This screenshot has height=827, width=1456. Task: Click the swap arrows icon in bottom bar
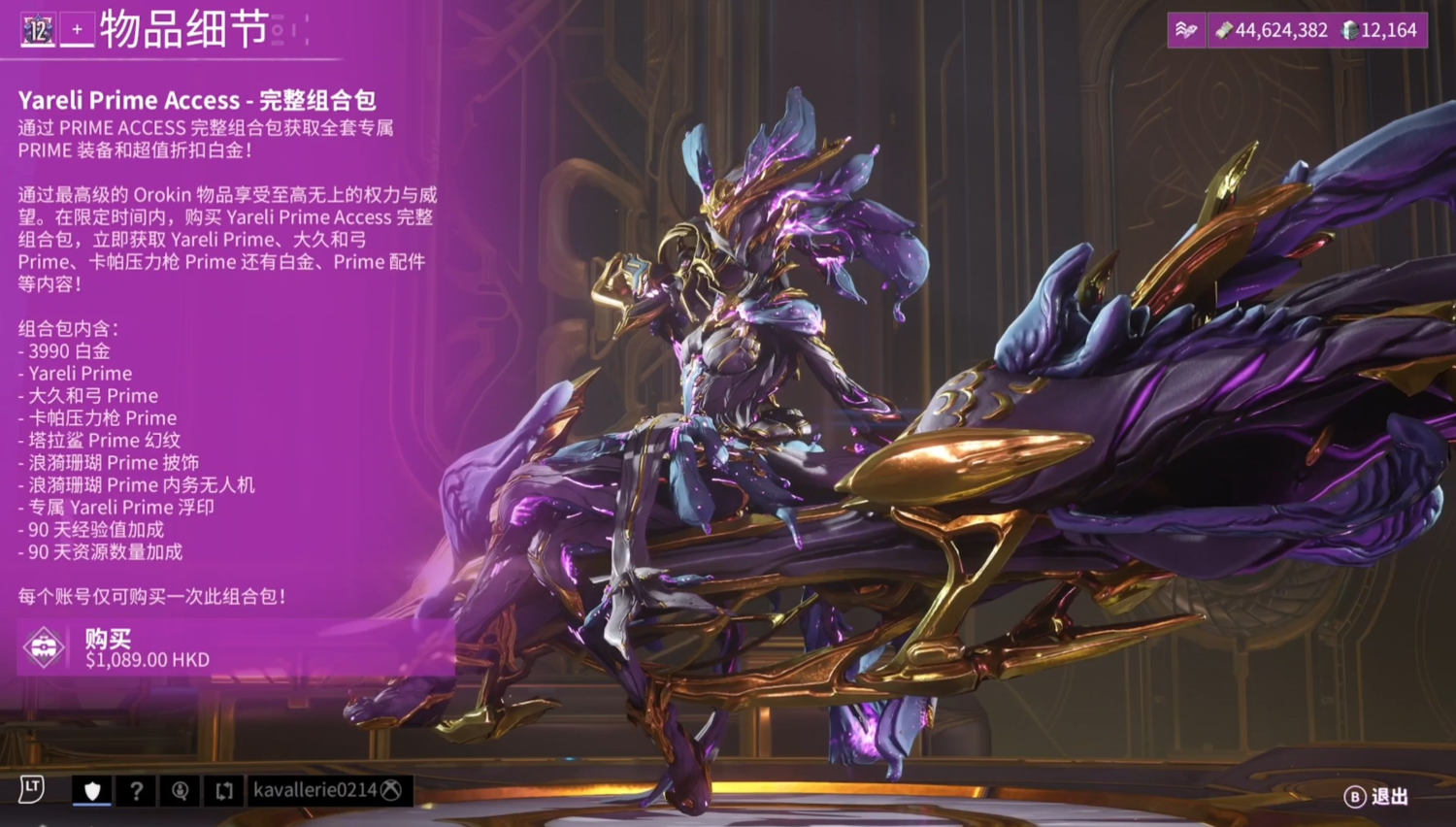pos(224,790)
